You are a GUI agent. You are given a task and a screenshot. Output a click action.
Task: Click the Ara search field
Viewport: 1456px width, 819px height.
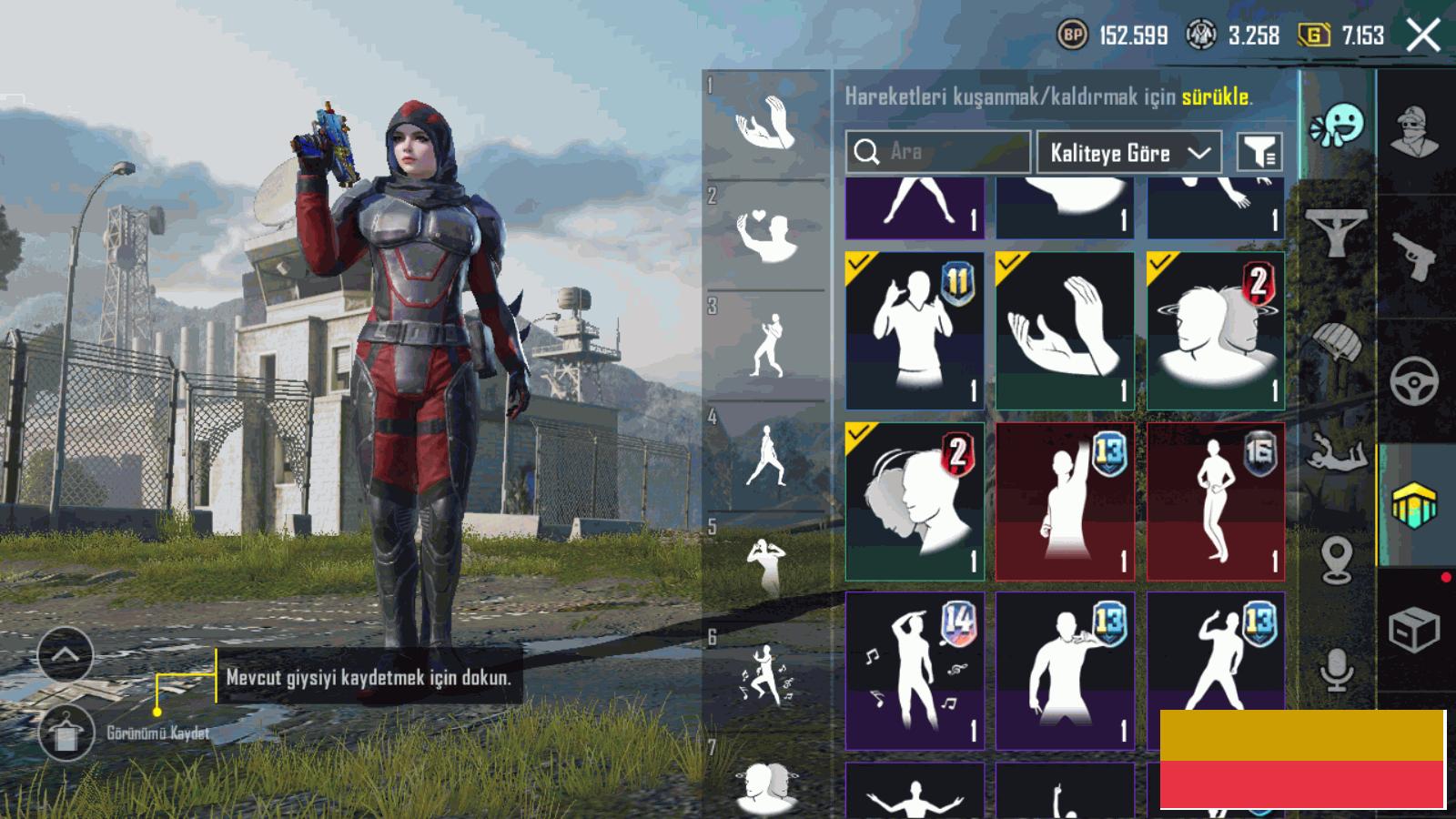pyautogui.click(x=937, y=152)
